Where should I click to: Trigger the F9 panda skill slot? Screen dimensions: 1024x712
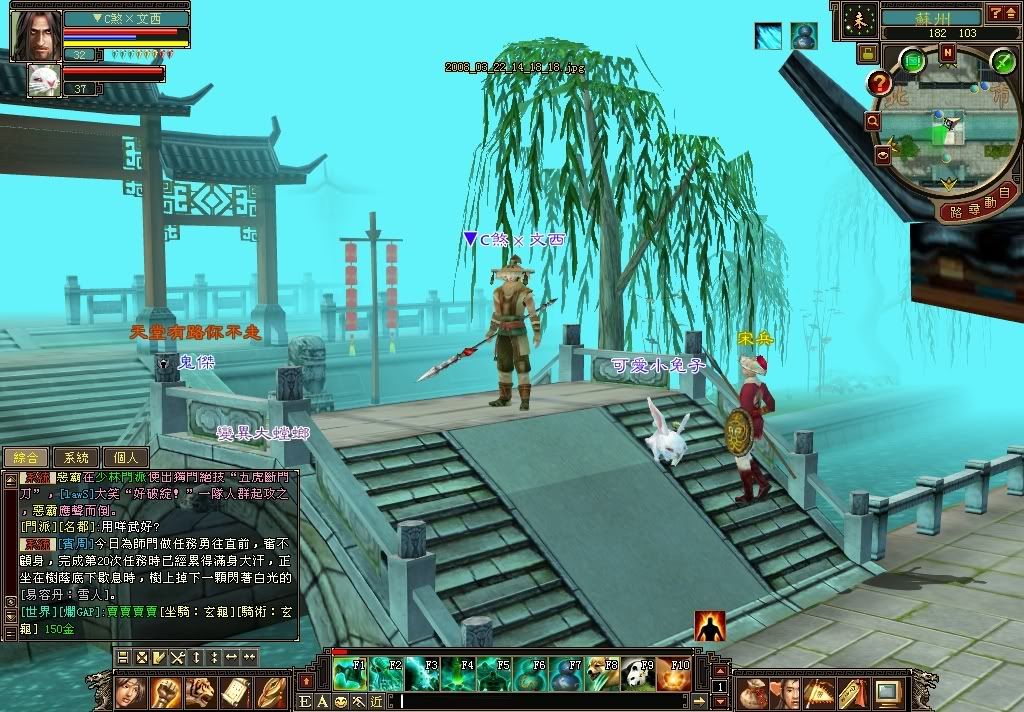(x=638, y=674)
